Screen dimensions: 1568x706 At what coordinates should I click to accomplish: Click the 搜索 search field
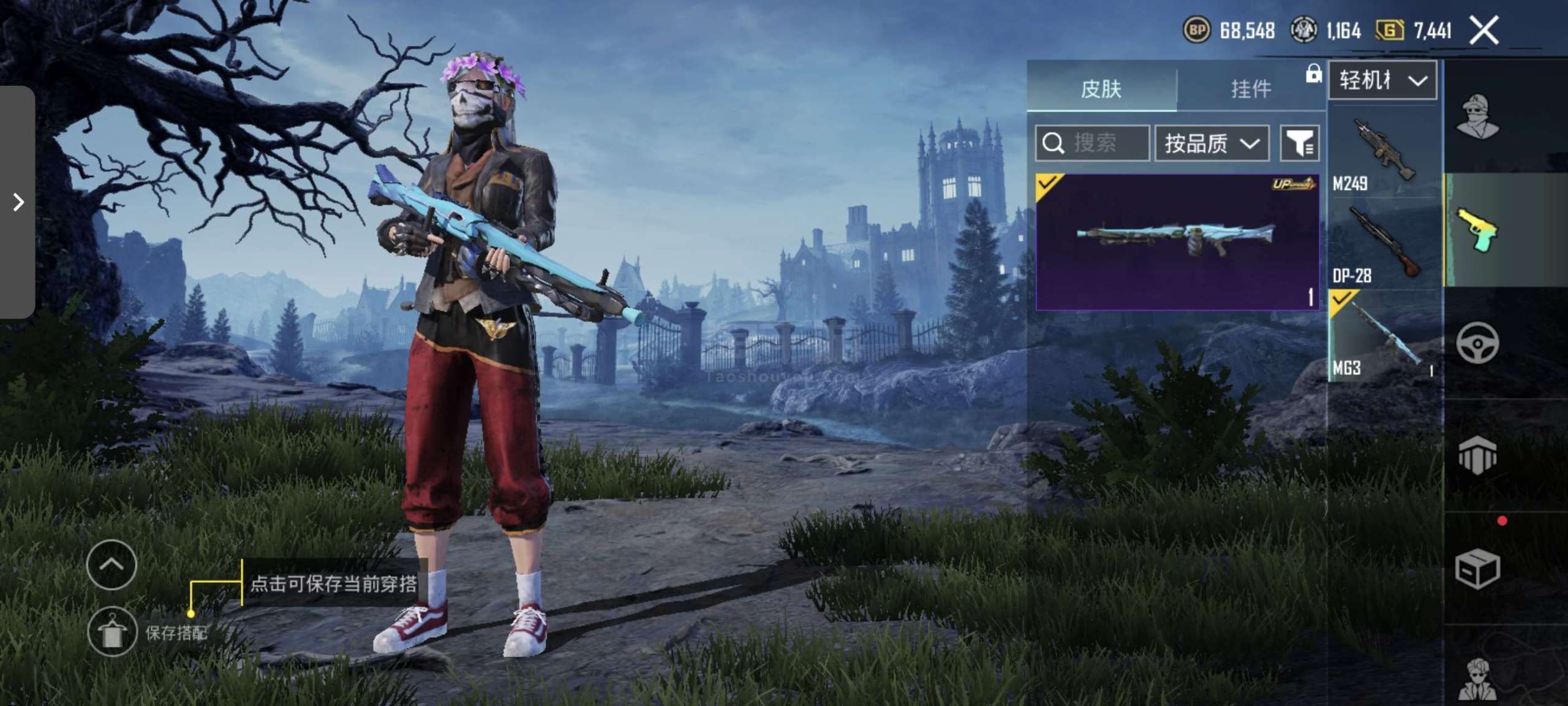coord(1092,143)
